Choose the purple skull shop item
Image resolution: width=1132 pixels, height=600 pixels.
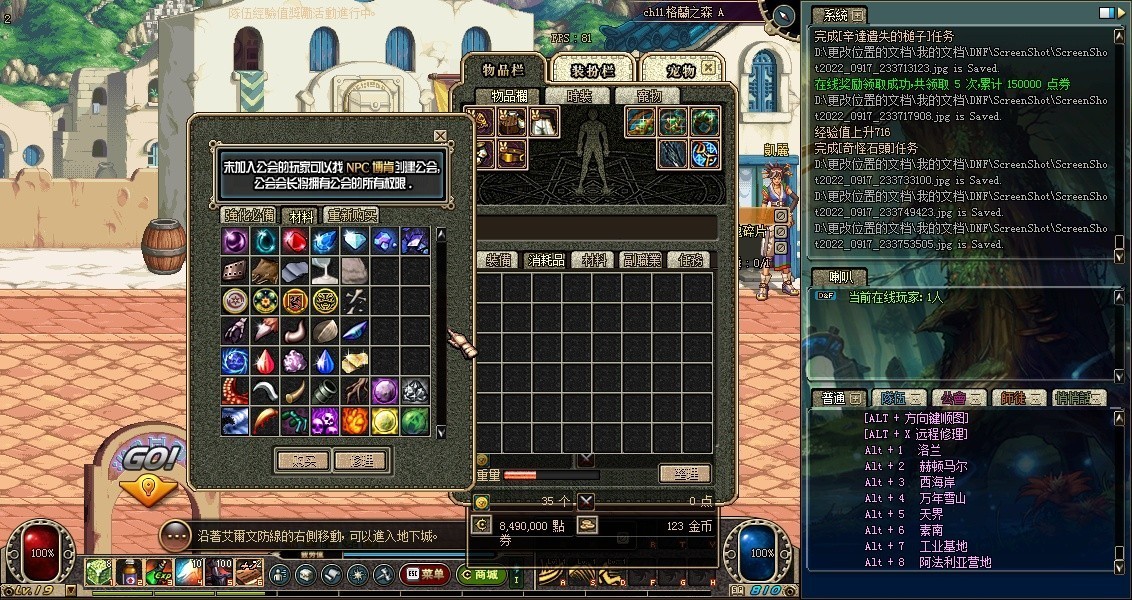[325, 420]
